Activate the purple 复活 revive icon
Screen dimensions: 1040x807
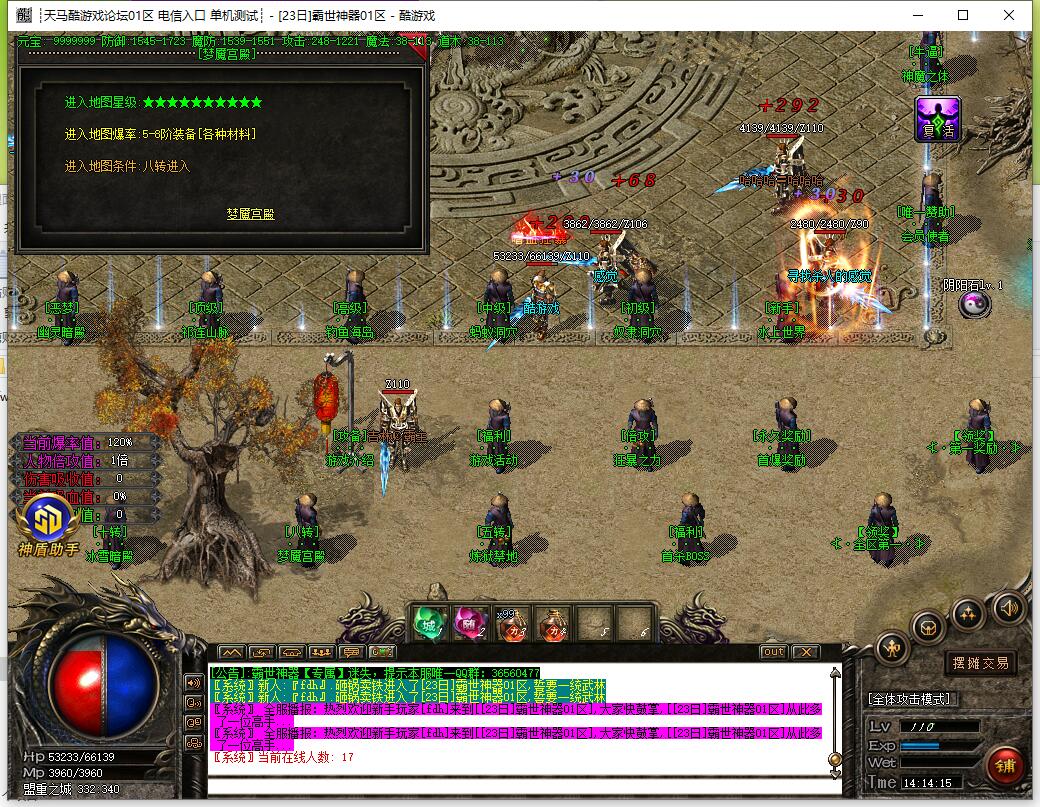pos(937,119)
